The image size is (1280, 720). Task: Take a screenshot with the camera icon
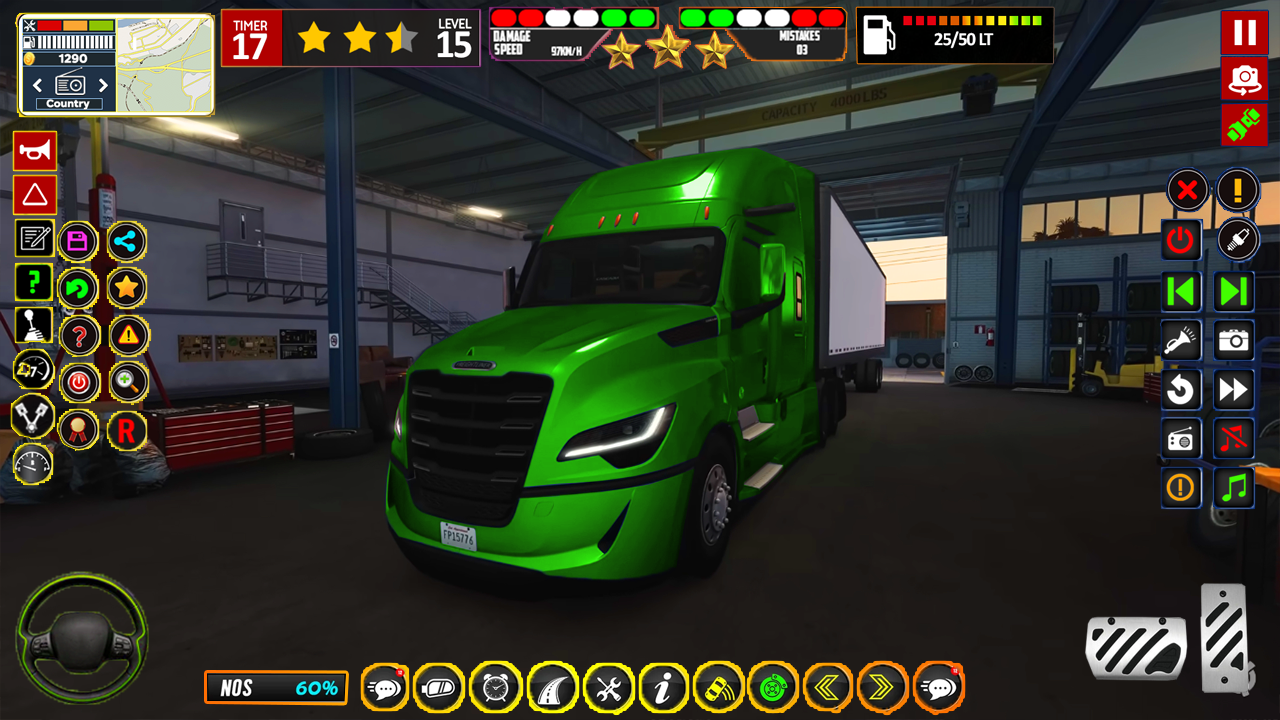1233,340
